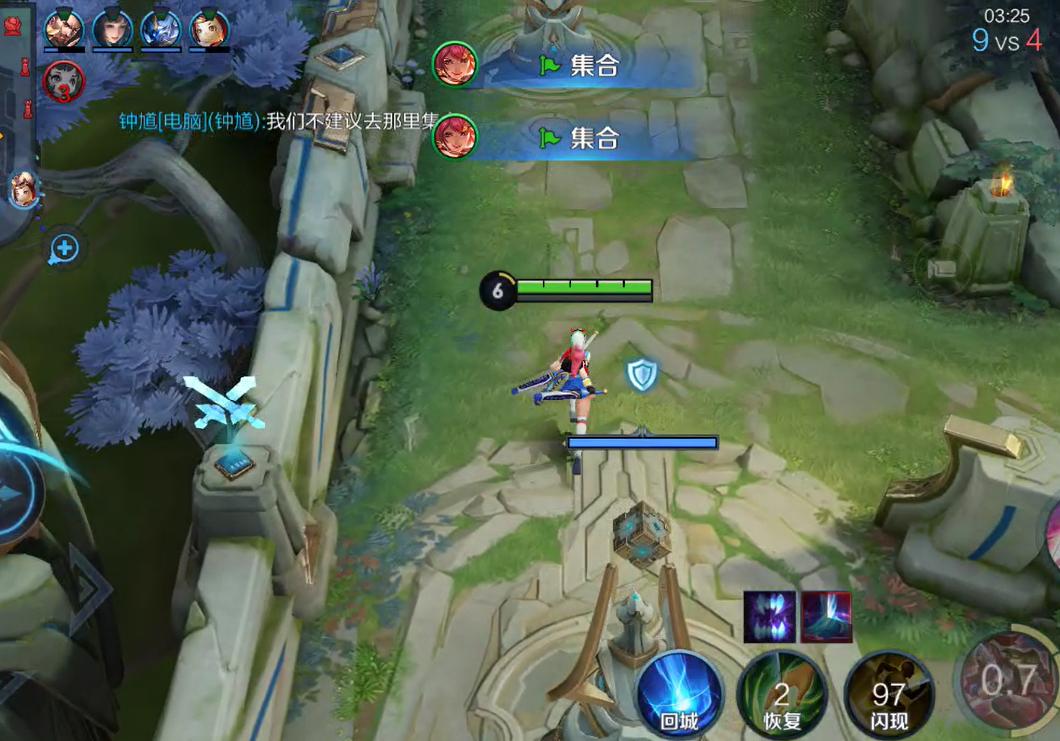Screen dimensions: 1060x741
Task: Select the red-haired girl teammate portrait
Action: [209, 28]
